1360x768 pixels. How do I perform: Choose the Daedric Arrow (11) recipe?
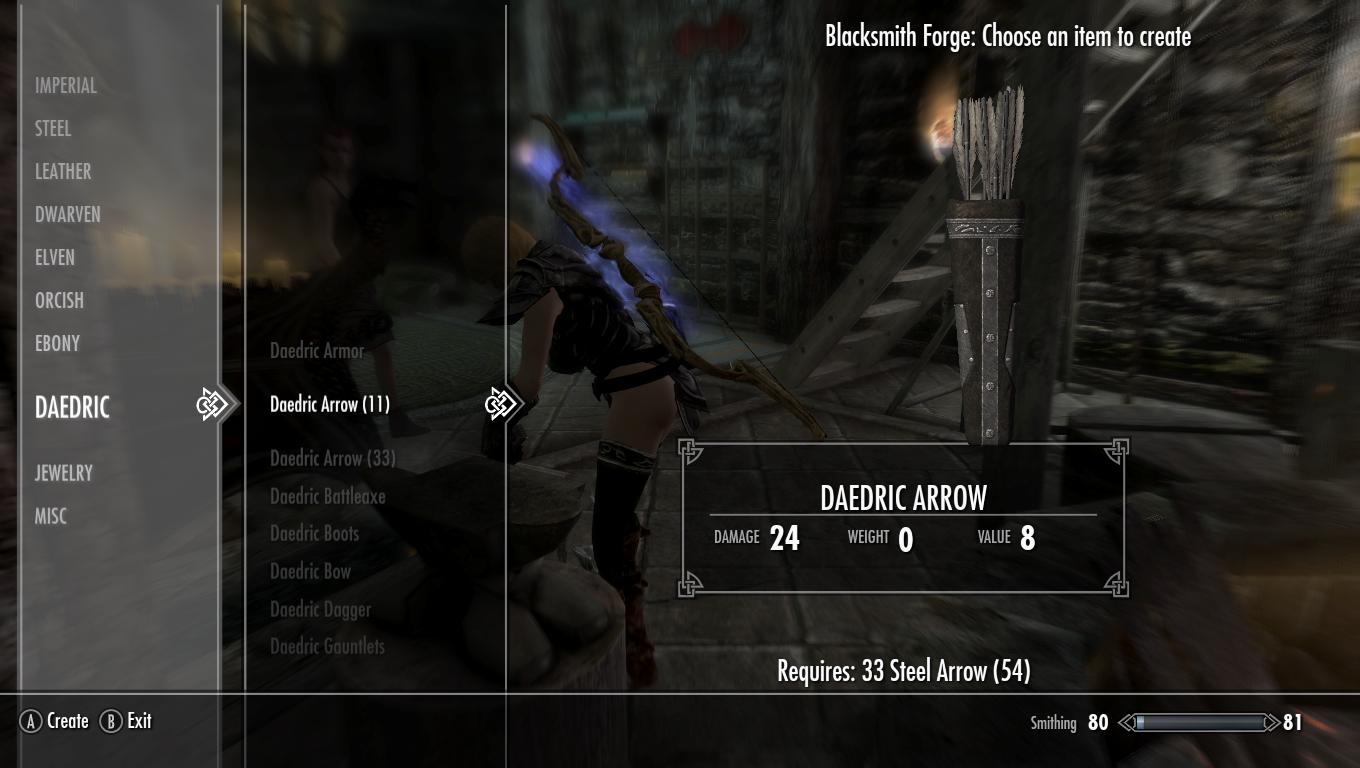coord(330,405)
